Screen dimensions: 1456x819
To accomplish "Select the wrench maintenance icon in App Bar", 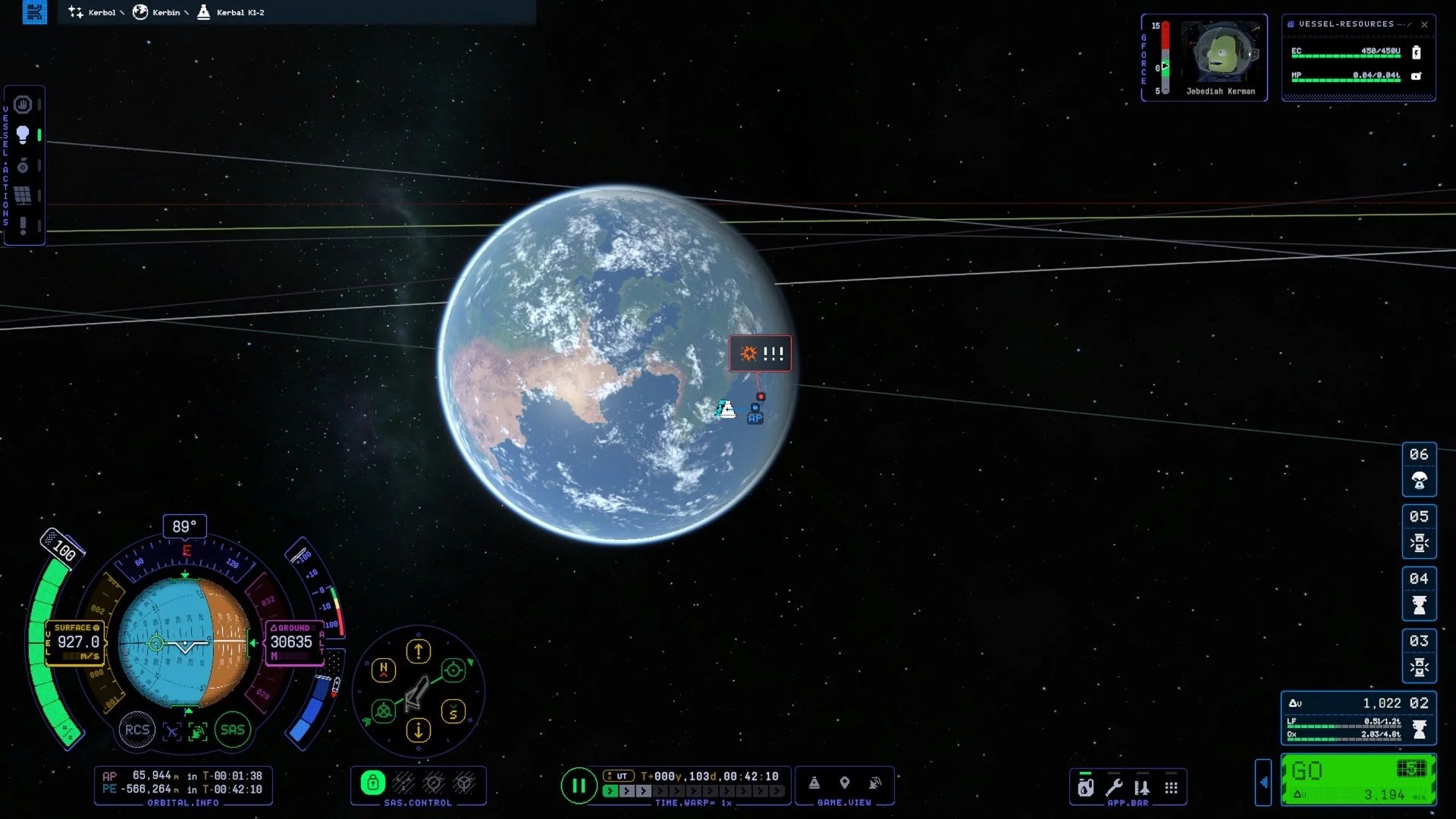I will pos(1116,786).
